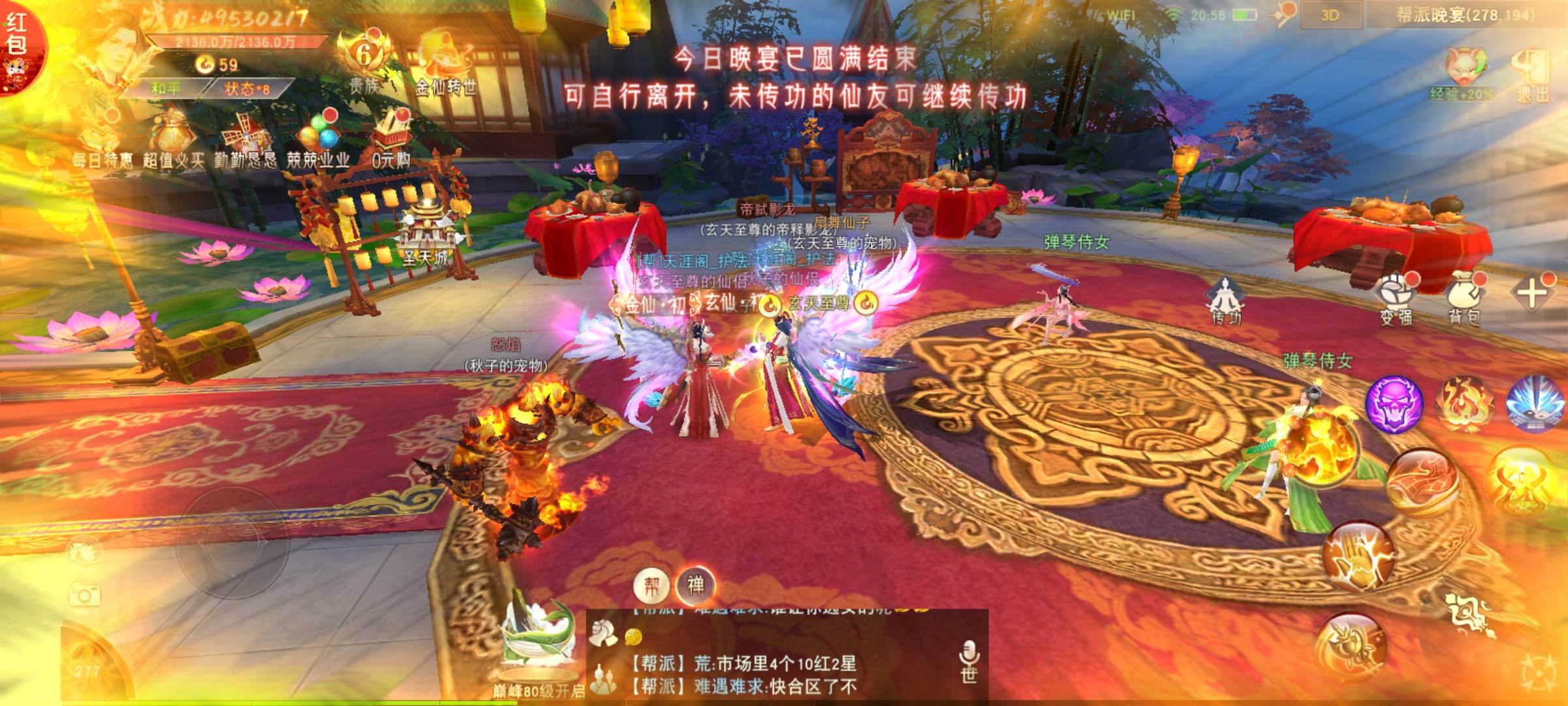Viewport: 1568px width, 706px height.
Task: Activate the 传功 meditation button
Action: (1226, 301)
